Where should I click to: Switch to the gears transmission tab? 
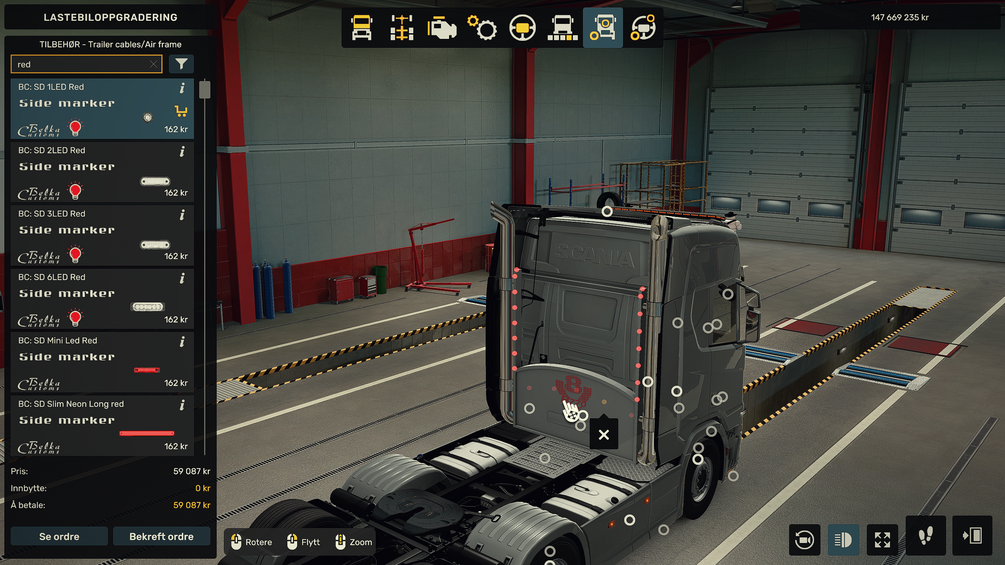point(482,28)
